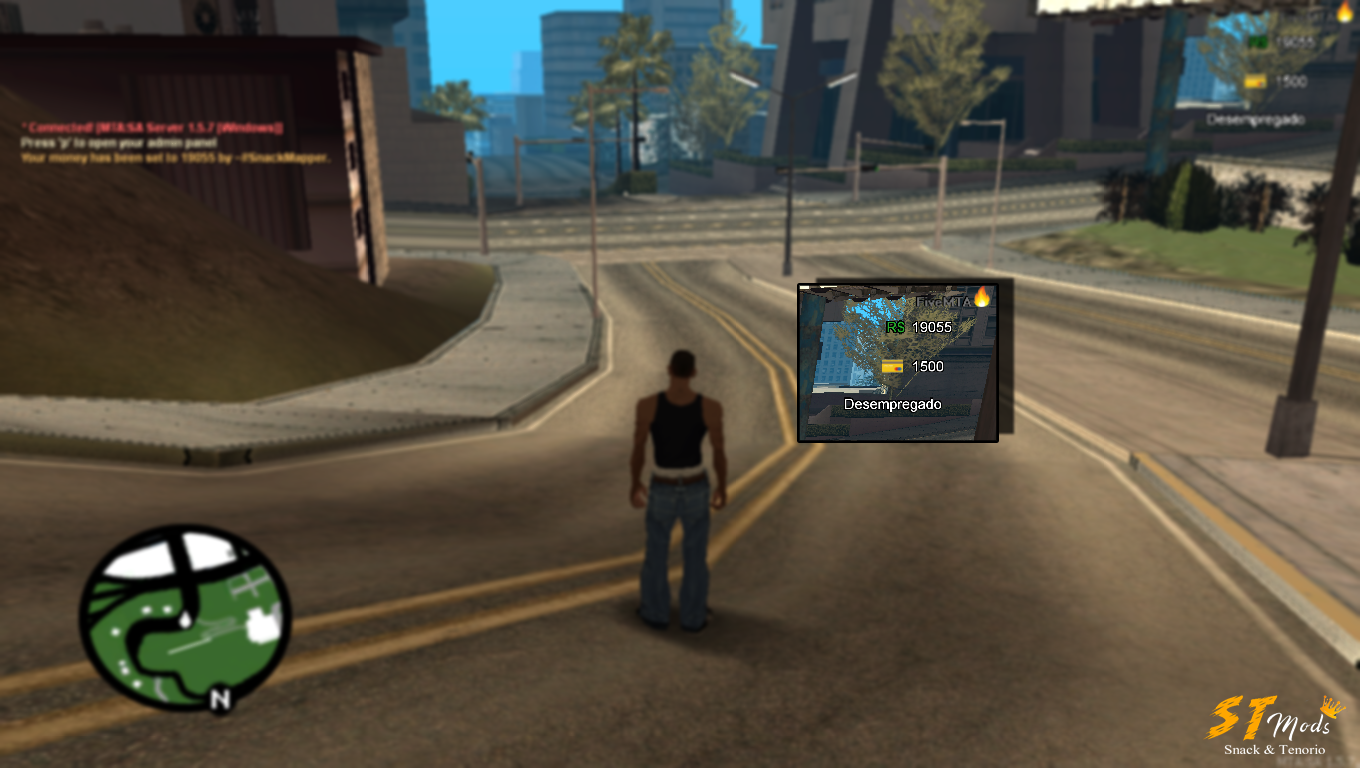Toggle the HUD money display panel
Viewport: 1360px width, 768px height.
[x=897, y=360]
